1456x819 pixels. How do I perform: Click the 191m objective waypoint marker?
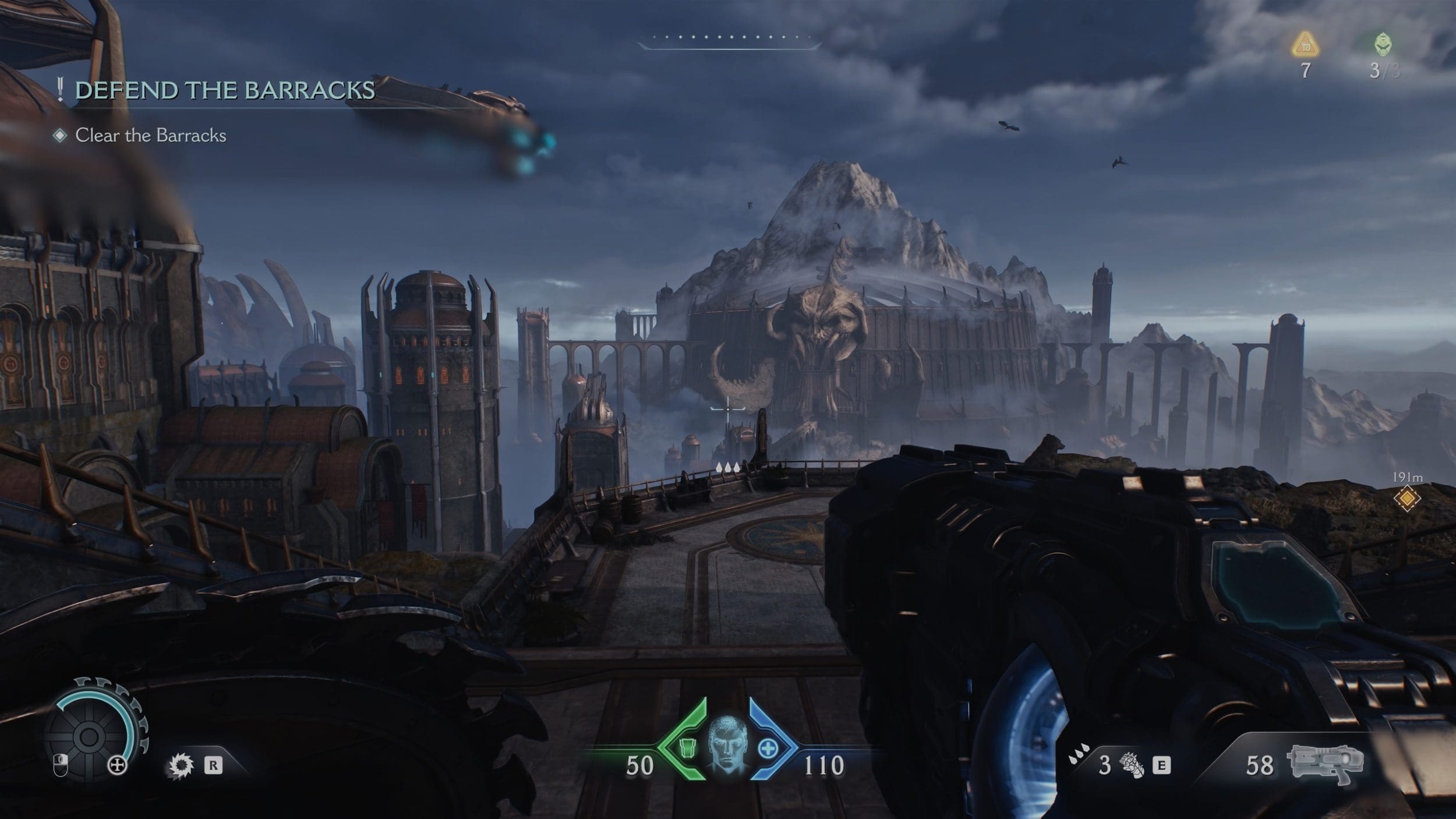click(1406, 498)
